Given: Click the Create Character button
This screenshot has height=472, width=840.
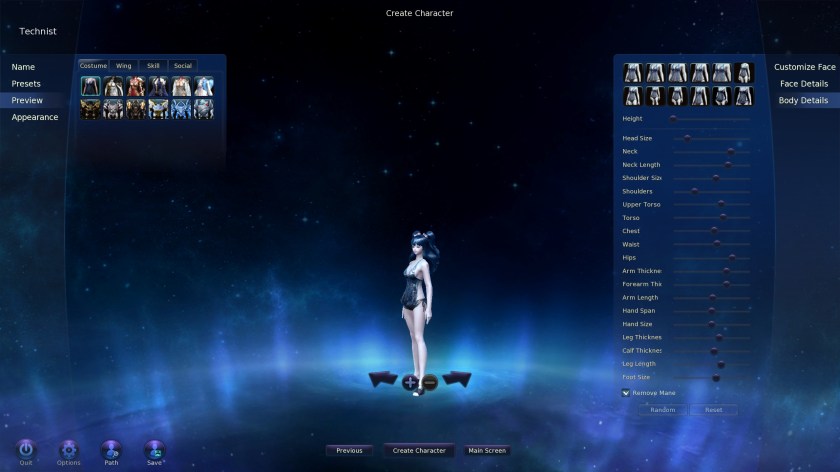Looking at the screenshot, I should 418,451.
